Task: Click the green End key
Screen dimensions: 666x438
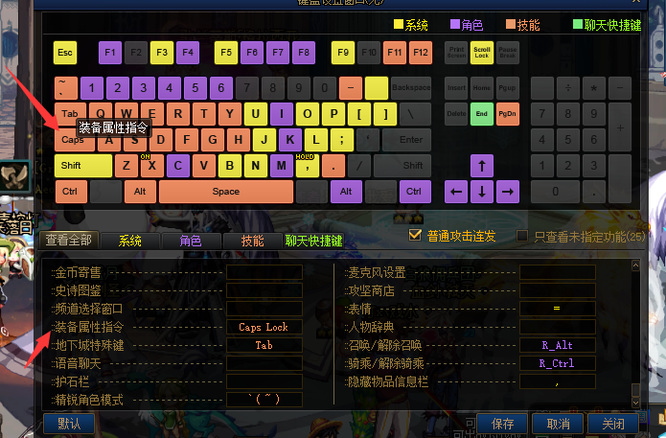Action: (x=482, y=114)
